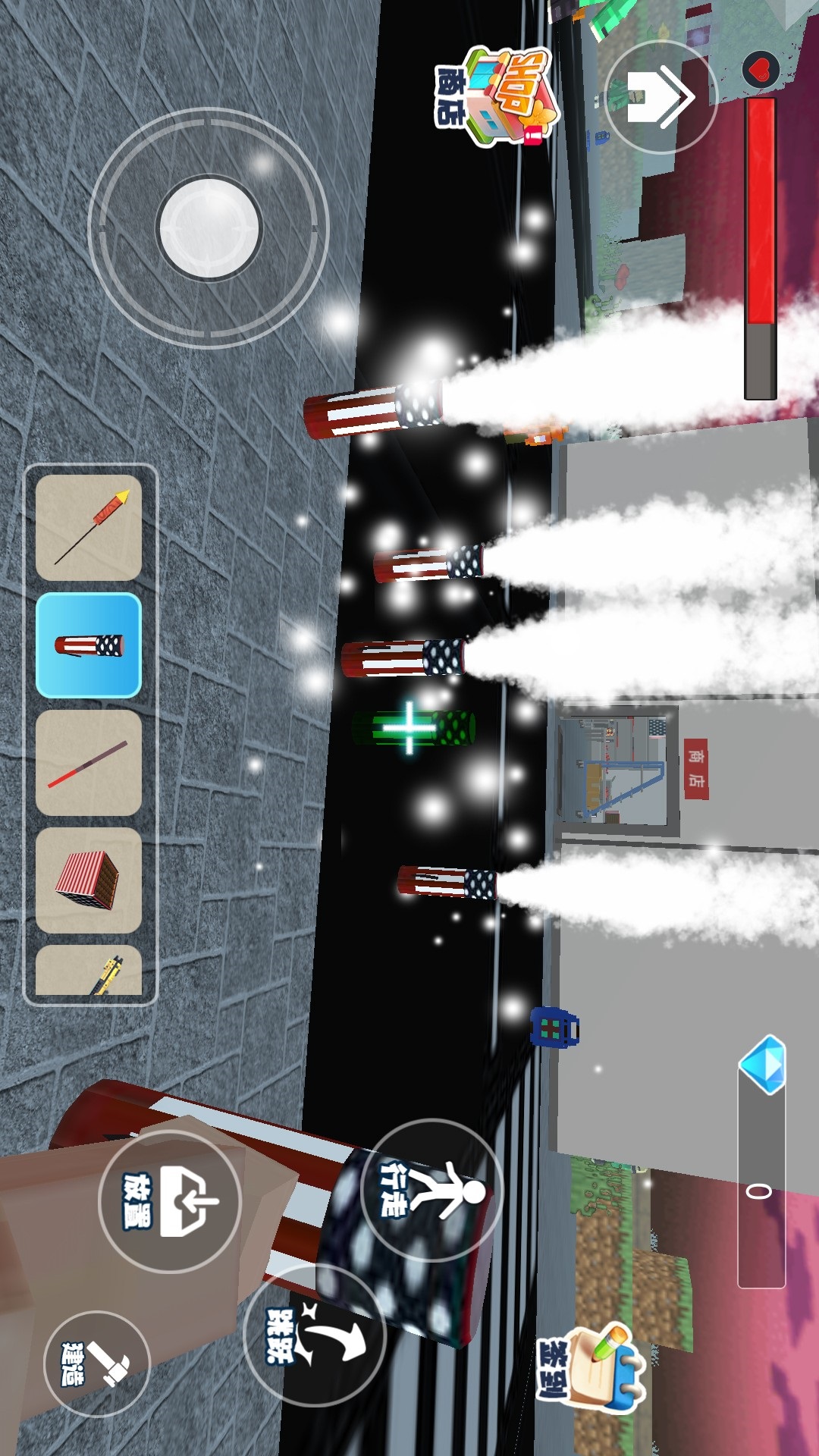The width and height of the screenshot is (819, 1456).
Task: Activate the 建造 build hammer button
Action: coord(96,1363)
